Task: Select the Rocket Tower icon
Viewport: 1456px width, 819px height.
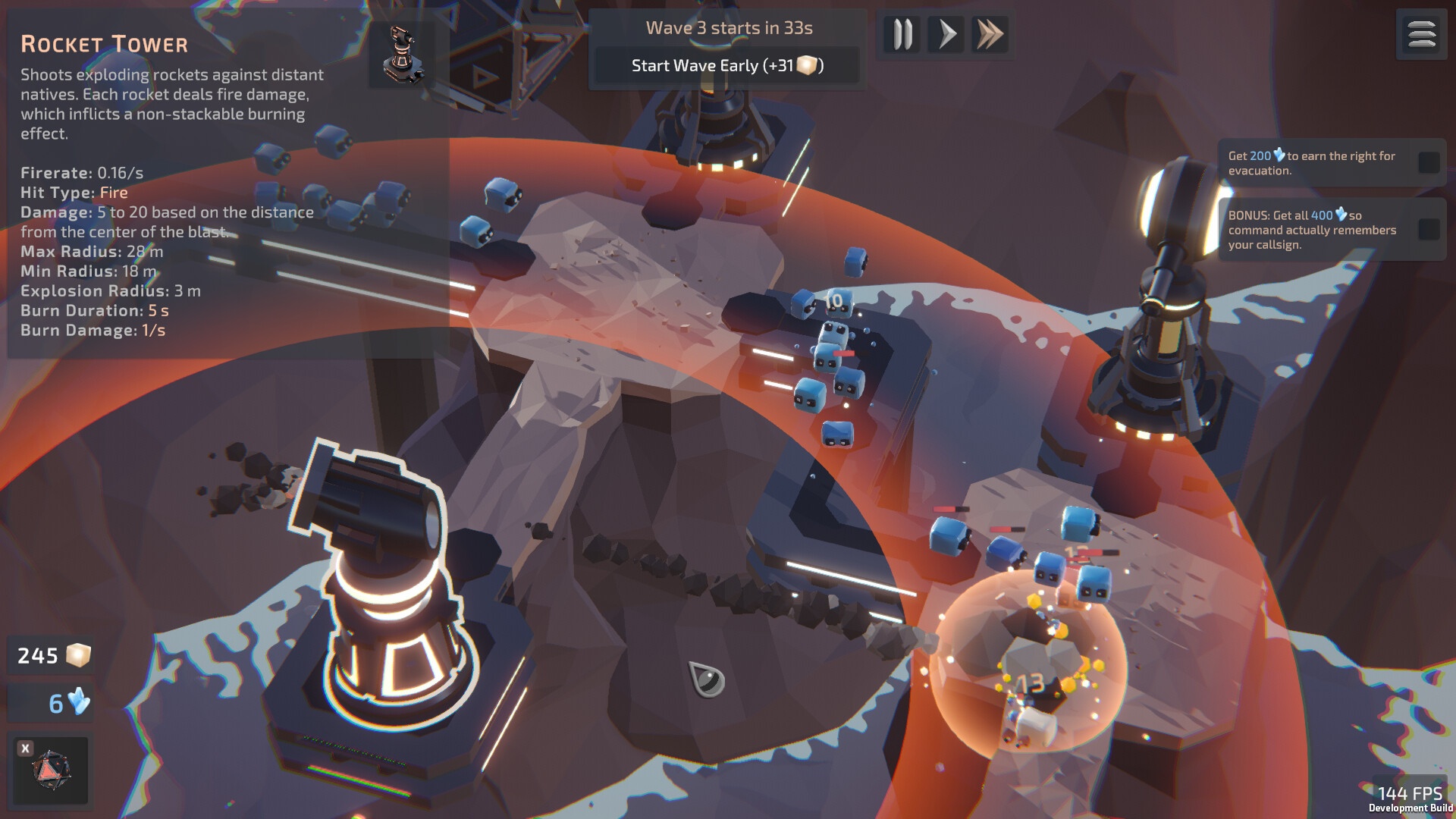Action: click(402, 55)
